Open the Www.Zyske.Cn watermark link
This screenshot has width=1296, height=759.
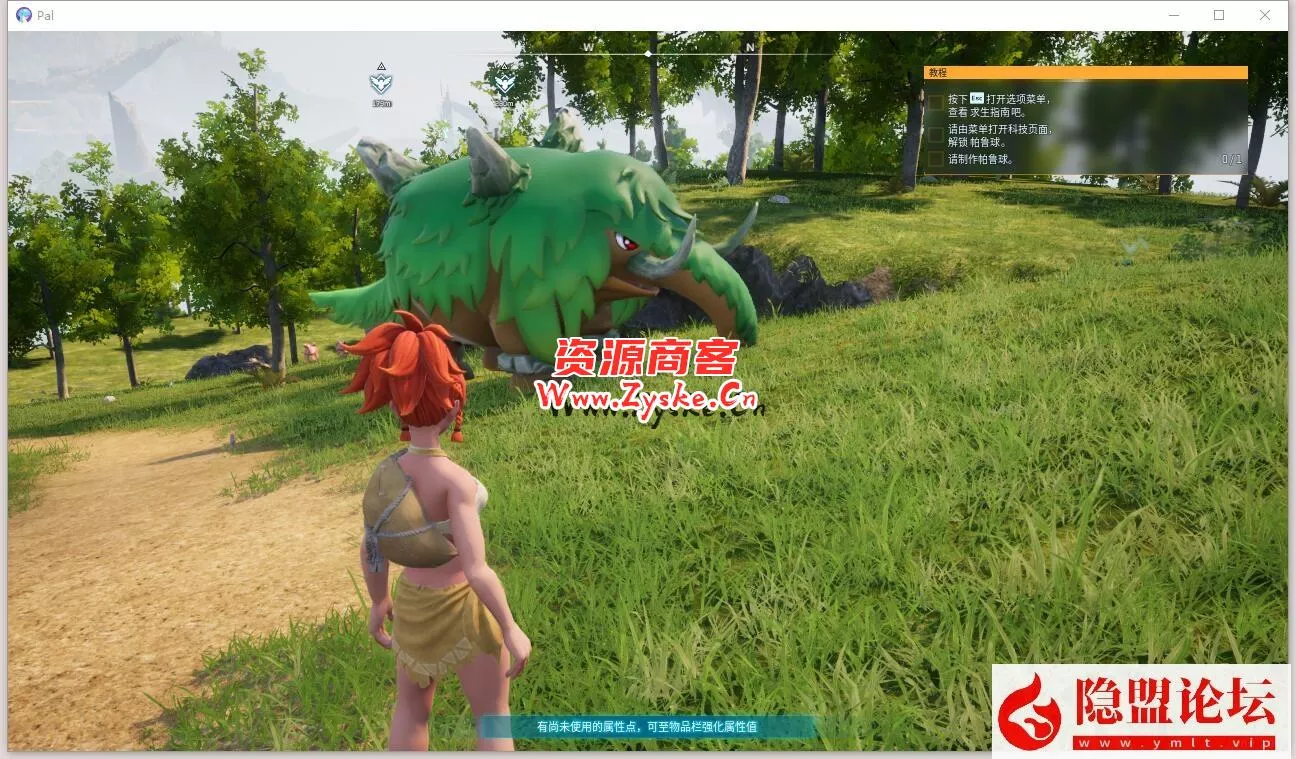[x=648, y=396]
